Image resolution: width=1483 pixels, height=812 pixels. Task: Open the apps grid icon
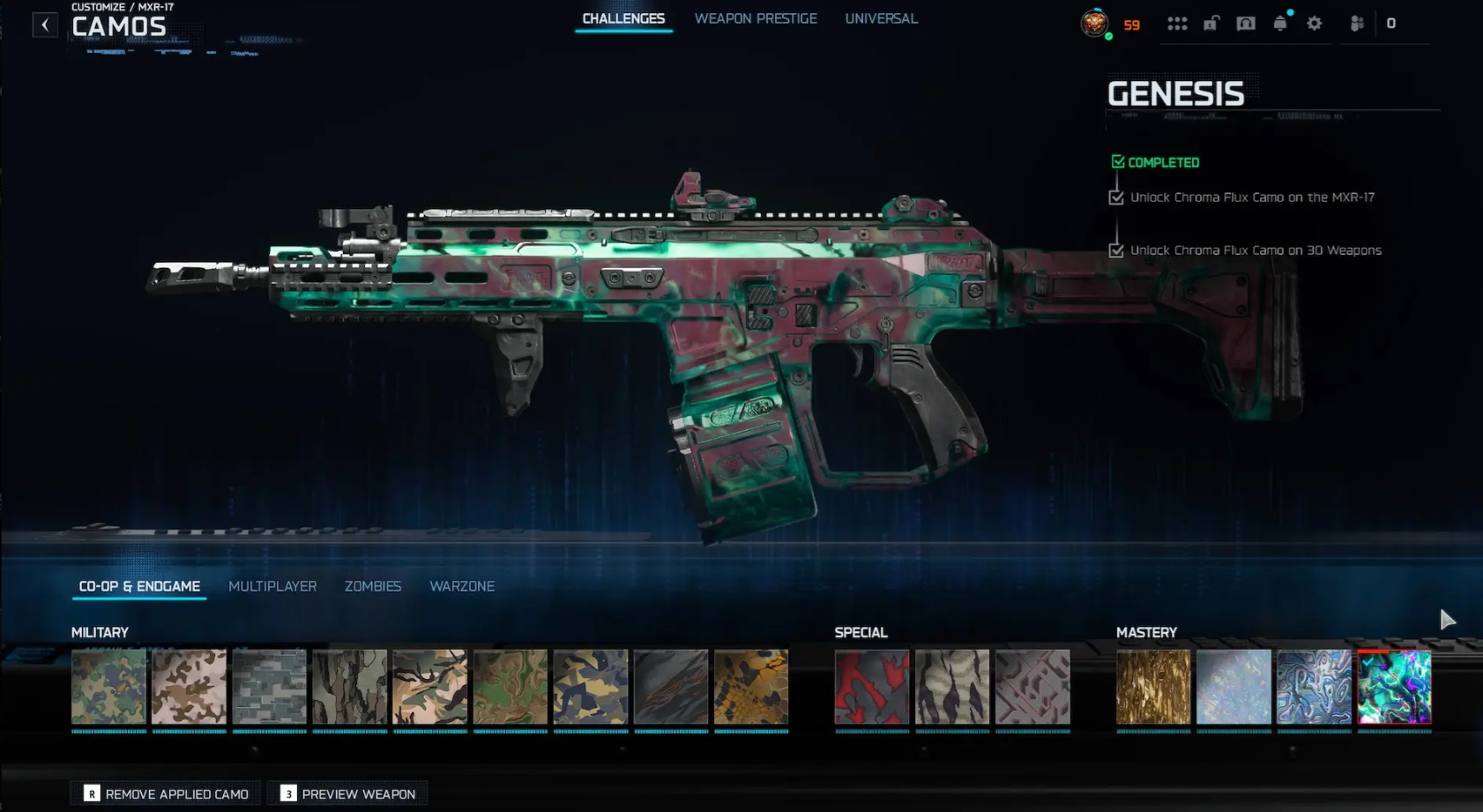[x=1179, y=24]
